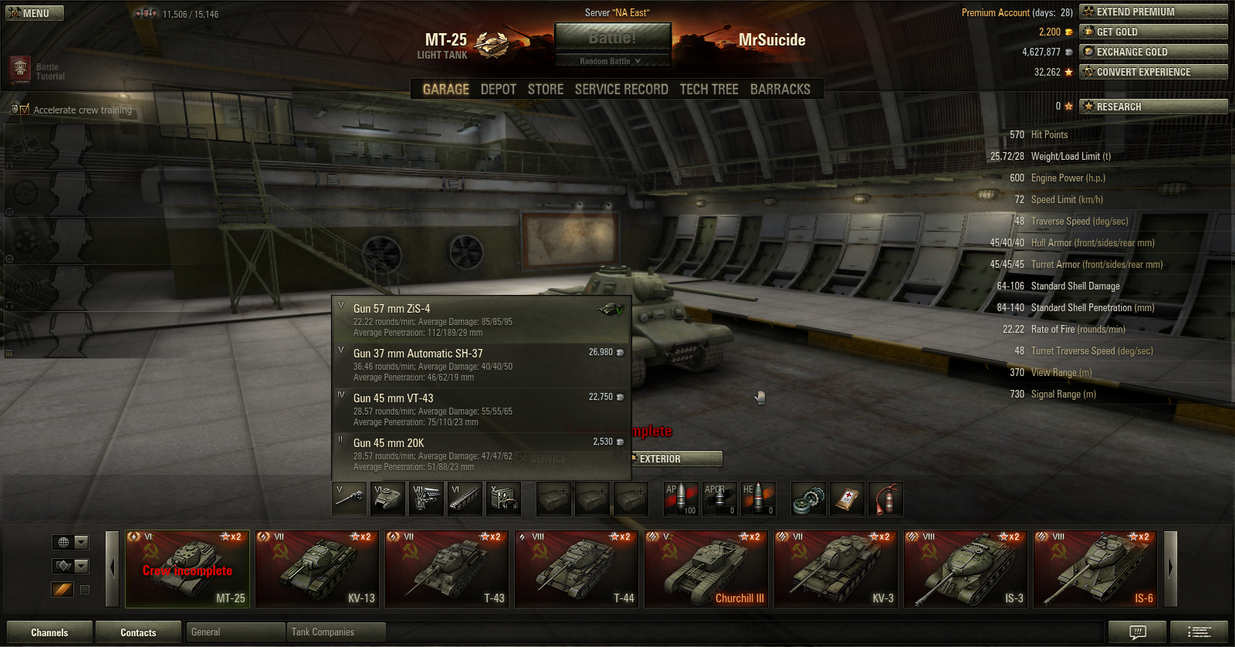Viewport: 1235px width, 647px height.
Task: Open the Random Battle mode dropdown
Action: pos(612,61)
